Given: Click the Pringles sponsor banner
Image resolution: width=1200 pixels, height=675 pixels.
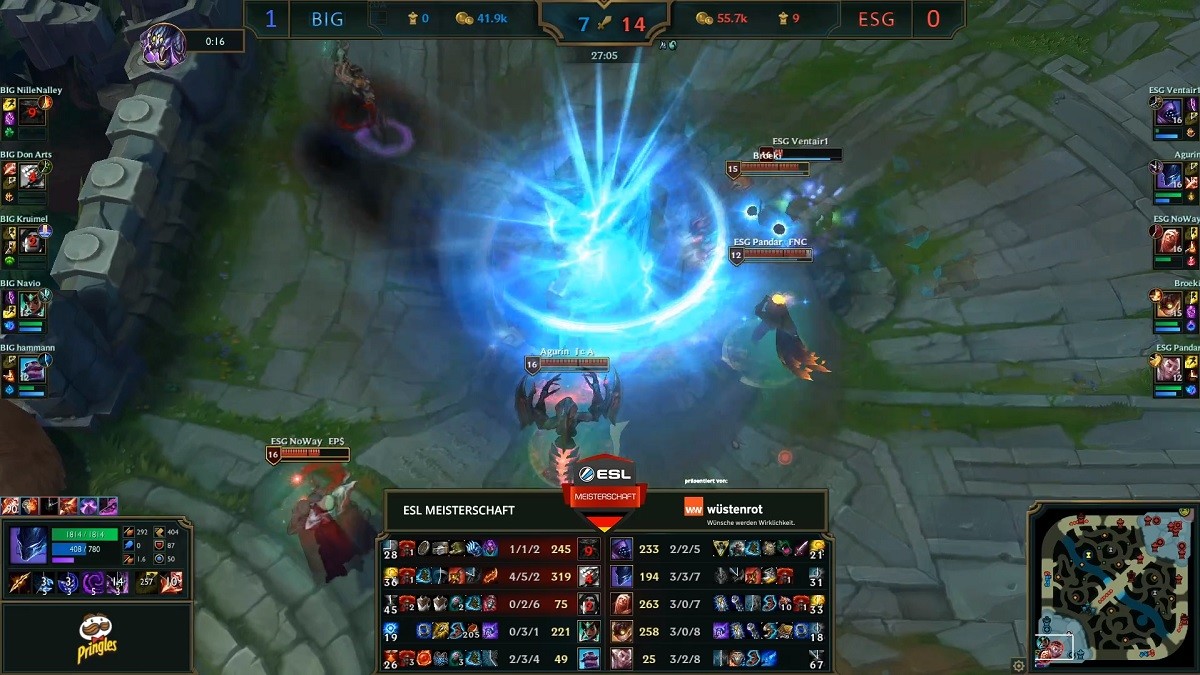Looking at the screenshot, I should click(x=97, y=638).
